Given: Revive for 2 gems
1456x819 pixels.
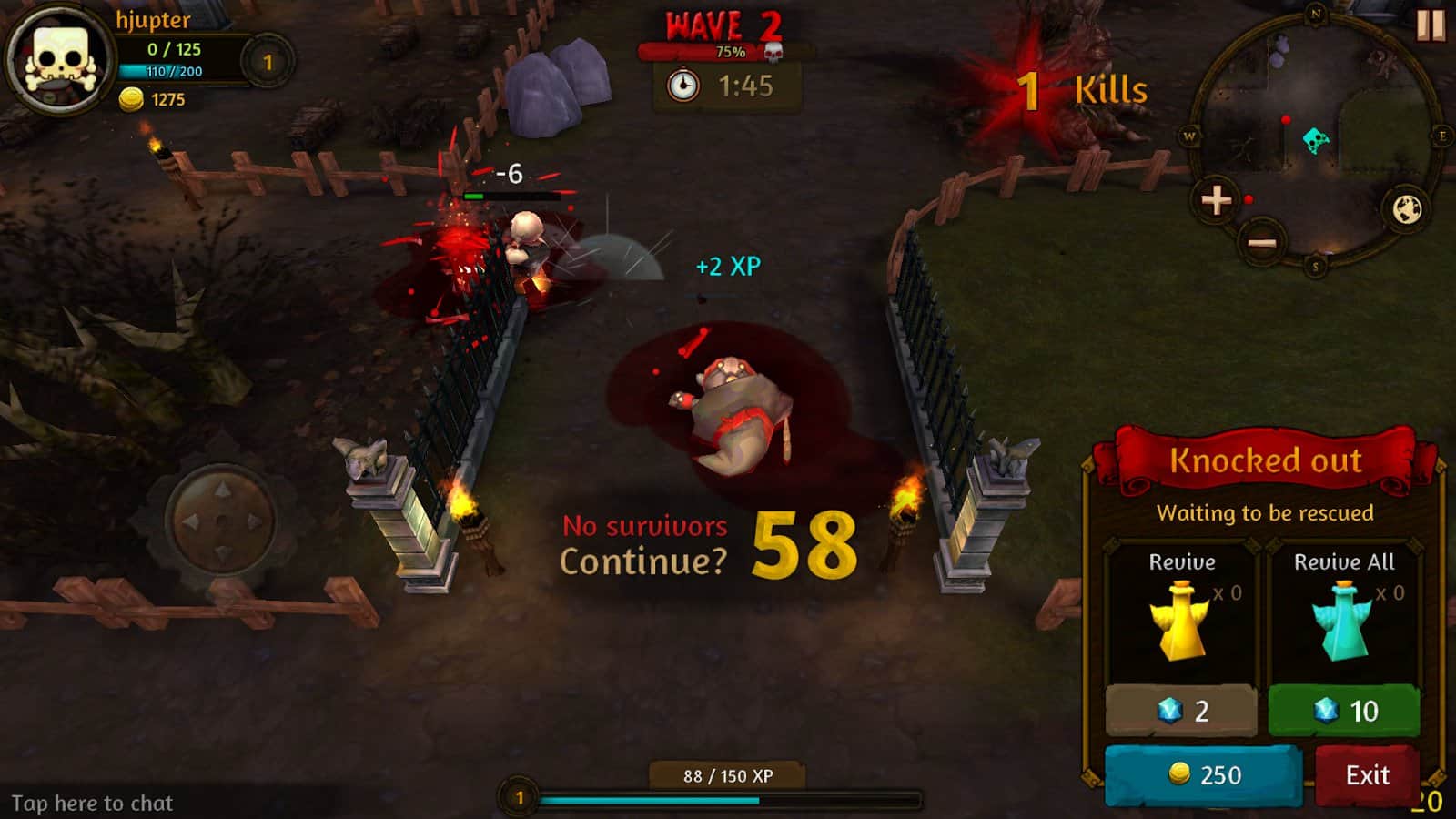Looking at the screenshot, I should point(1181,711).
